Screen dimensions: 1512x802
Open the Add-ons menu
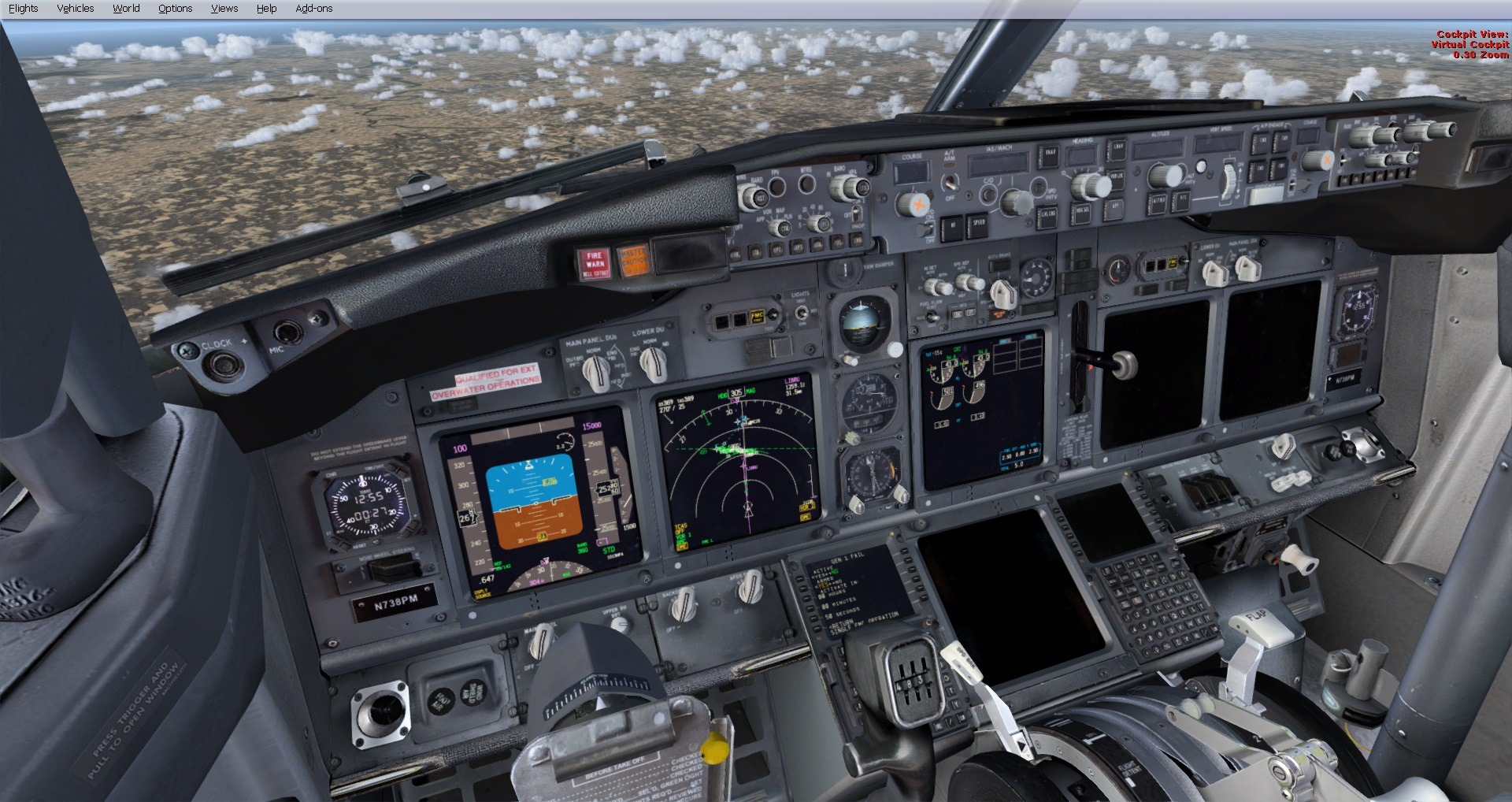pyautogui.click(x=313, y=8)
